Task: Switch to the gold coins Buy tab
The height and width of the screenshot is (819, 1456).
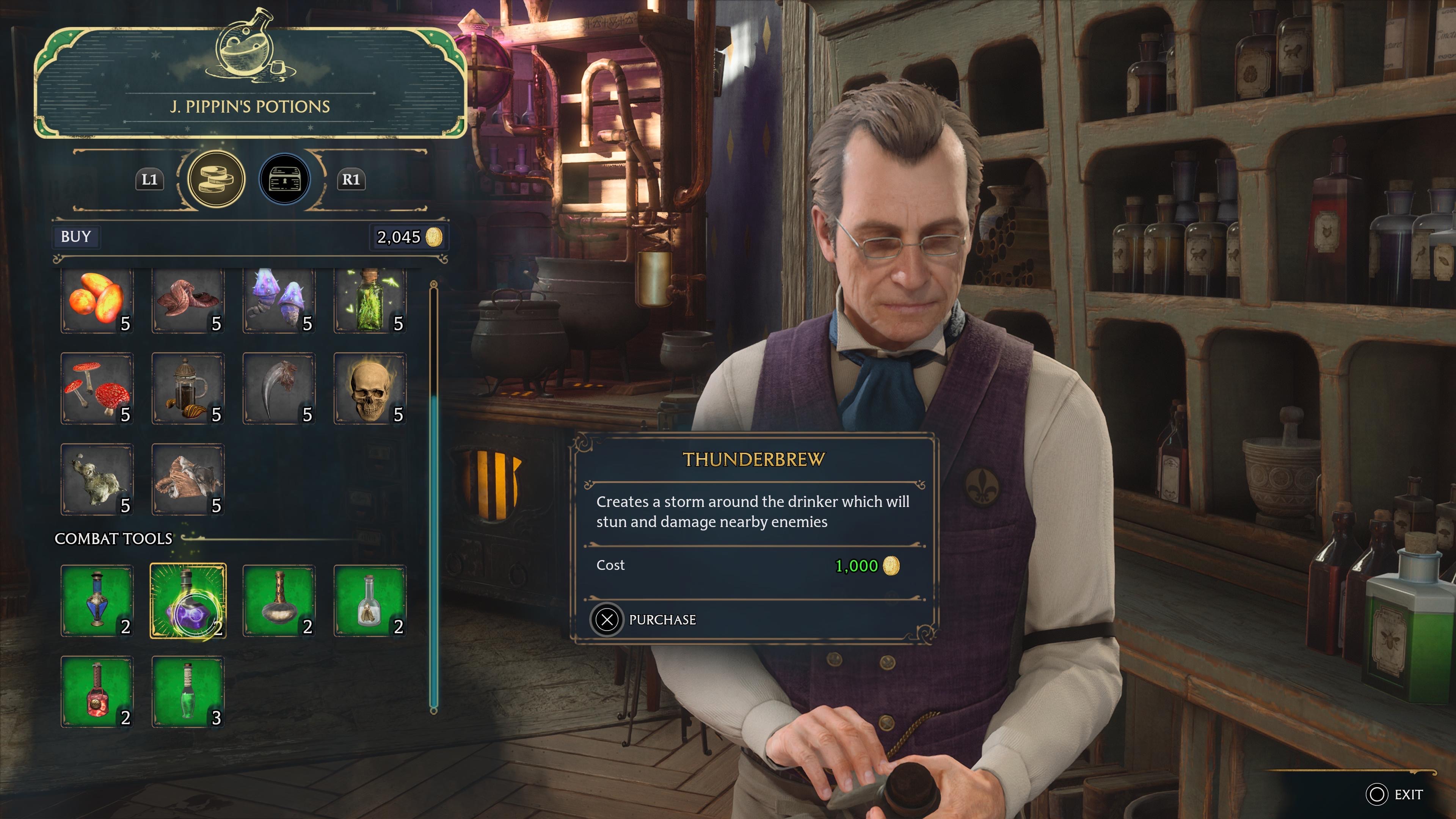Action: [x=216, y=180]
